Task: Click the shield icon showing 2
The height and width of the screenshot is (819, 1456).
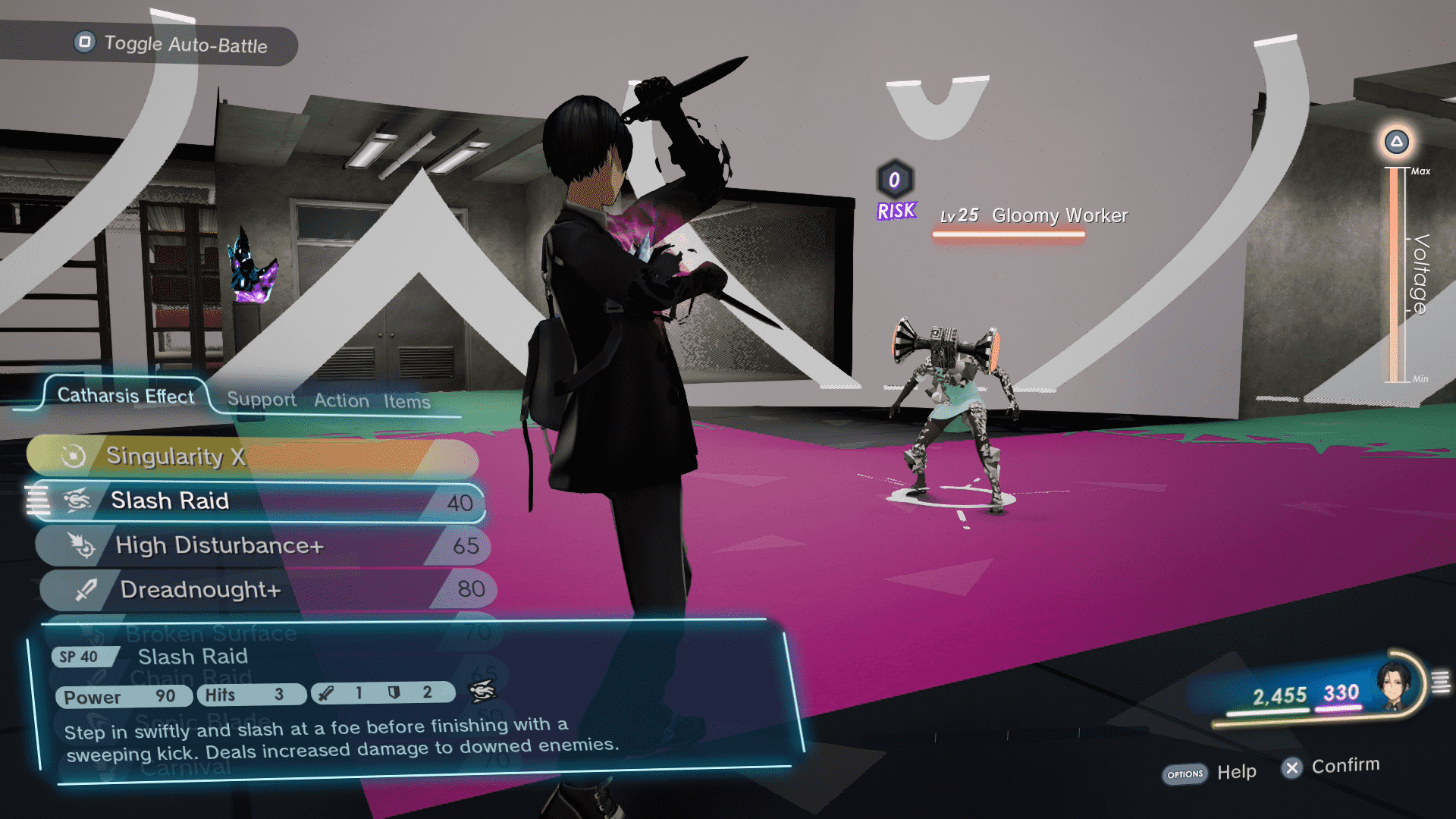Action: click(393, 692)
